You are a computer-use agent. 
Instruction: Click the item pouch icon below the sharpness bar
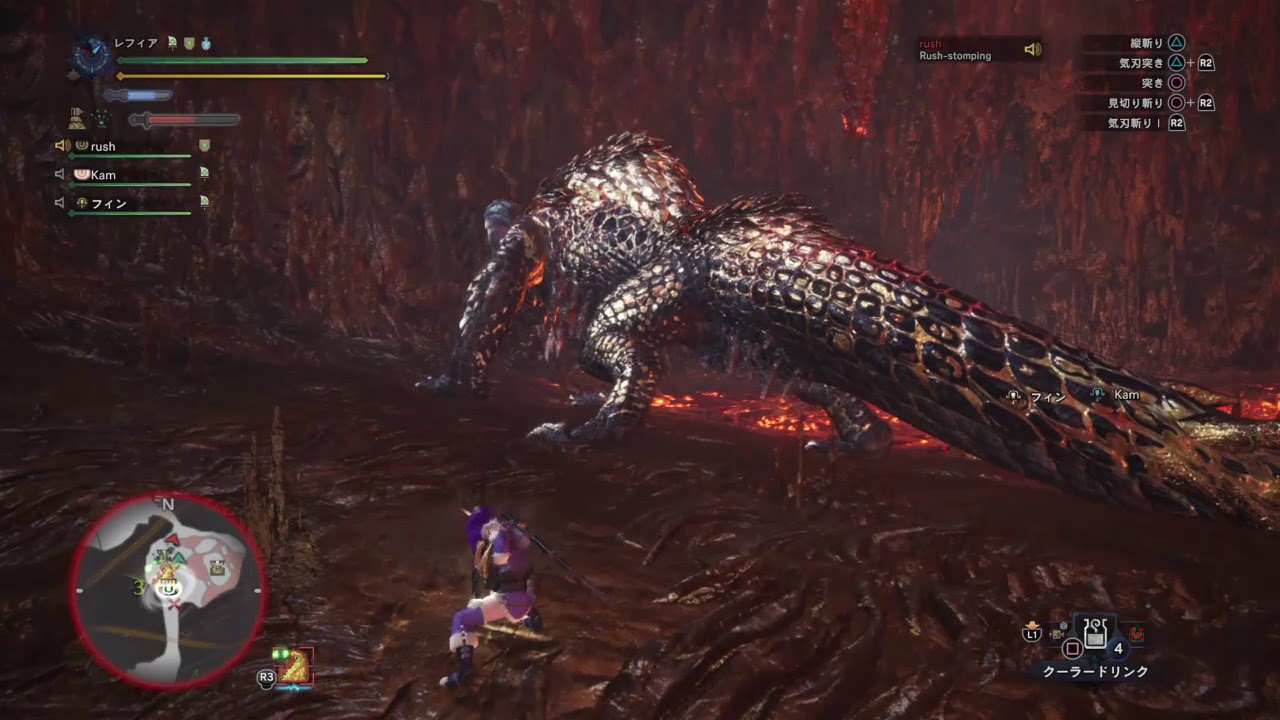click(x=76, y=116)
